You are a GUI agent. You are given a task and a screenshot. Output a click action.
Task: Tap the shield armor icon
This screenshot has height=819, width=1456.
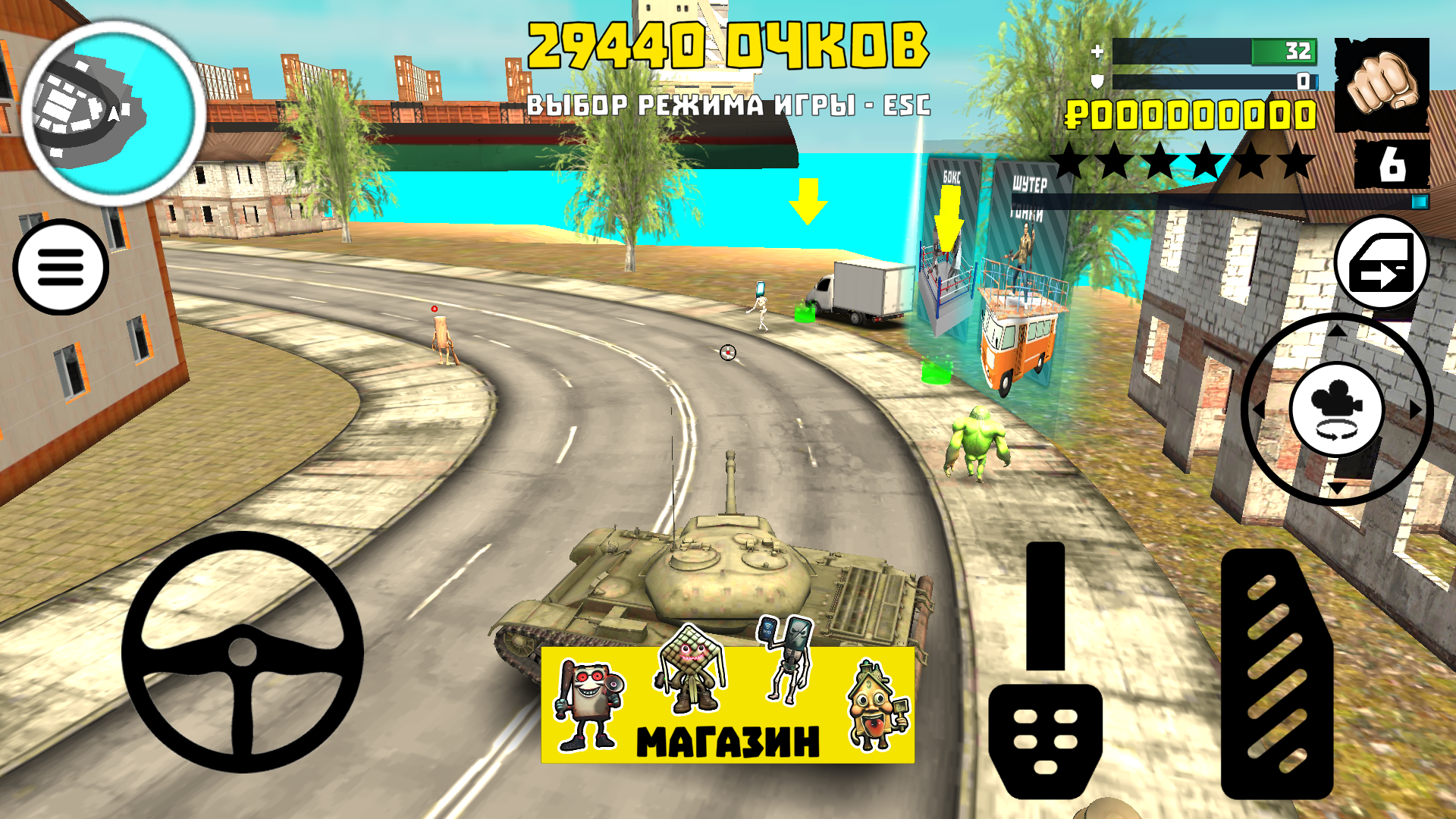[x=1097, y=80]
